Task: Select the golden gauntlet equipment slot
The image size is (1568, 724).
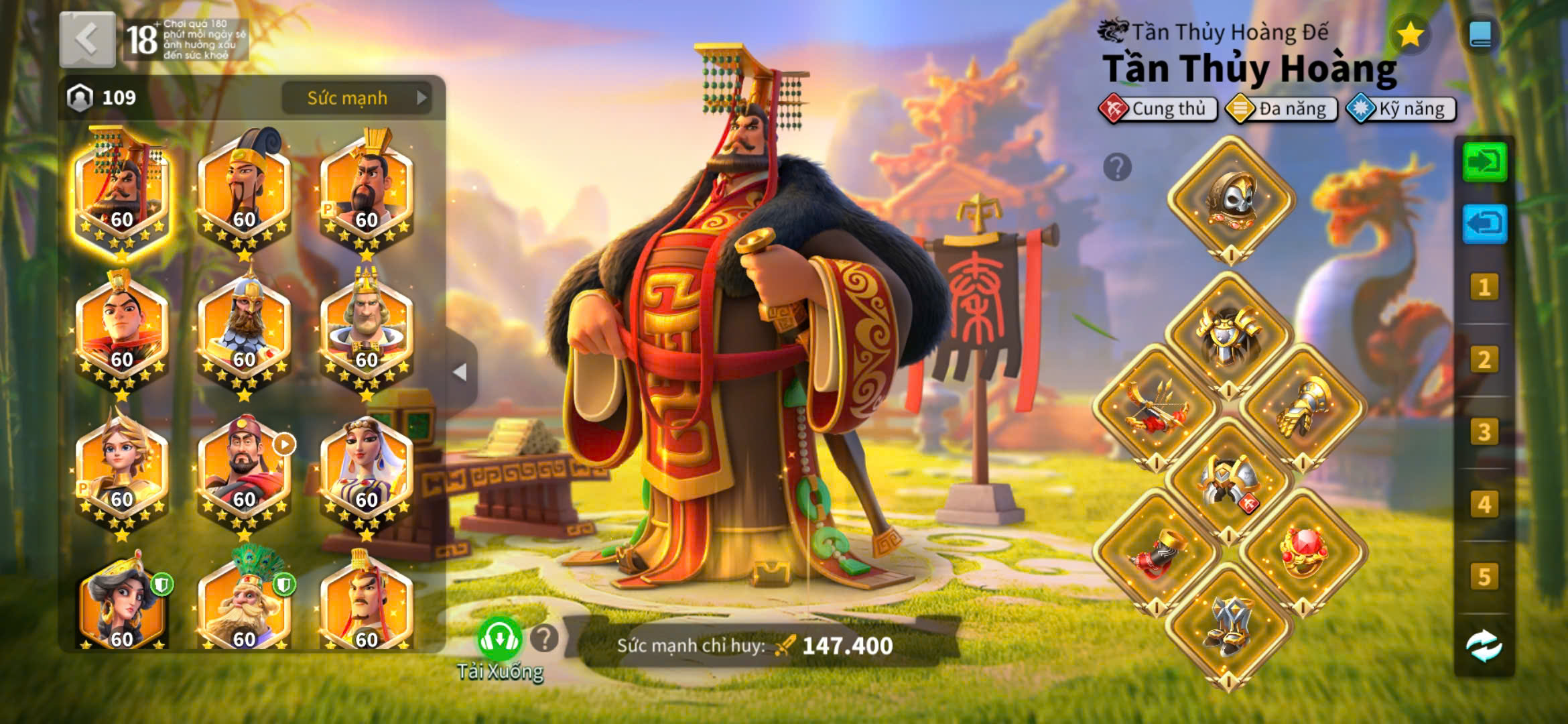Action: (1303, 407)
